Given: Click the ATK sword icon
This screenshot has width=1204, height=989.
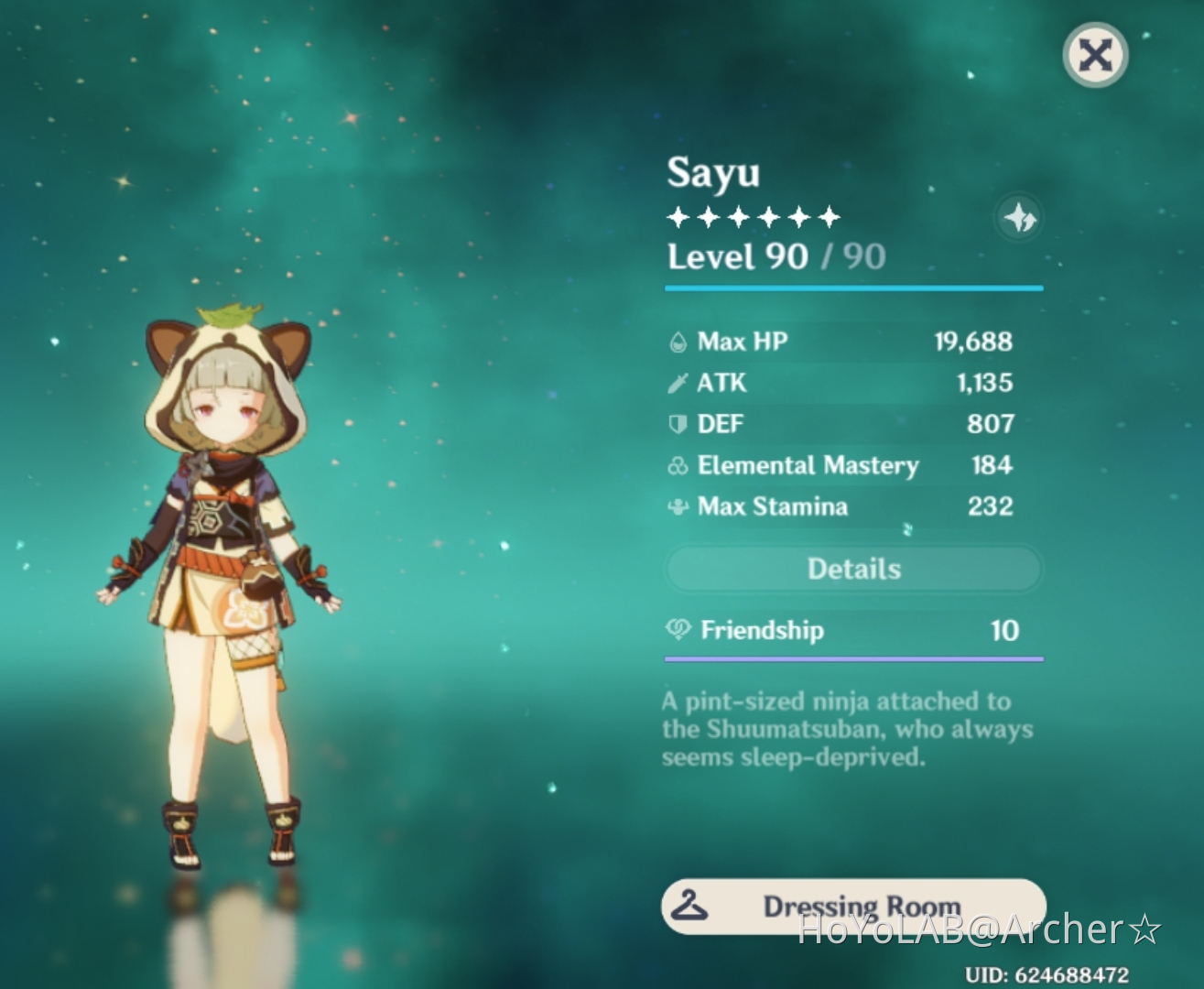Looking at the screenshot, I should pyautogui.click(x=677, y=382).
